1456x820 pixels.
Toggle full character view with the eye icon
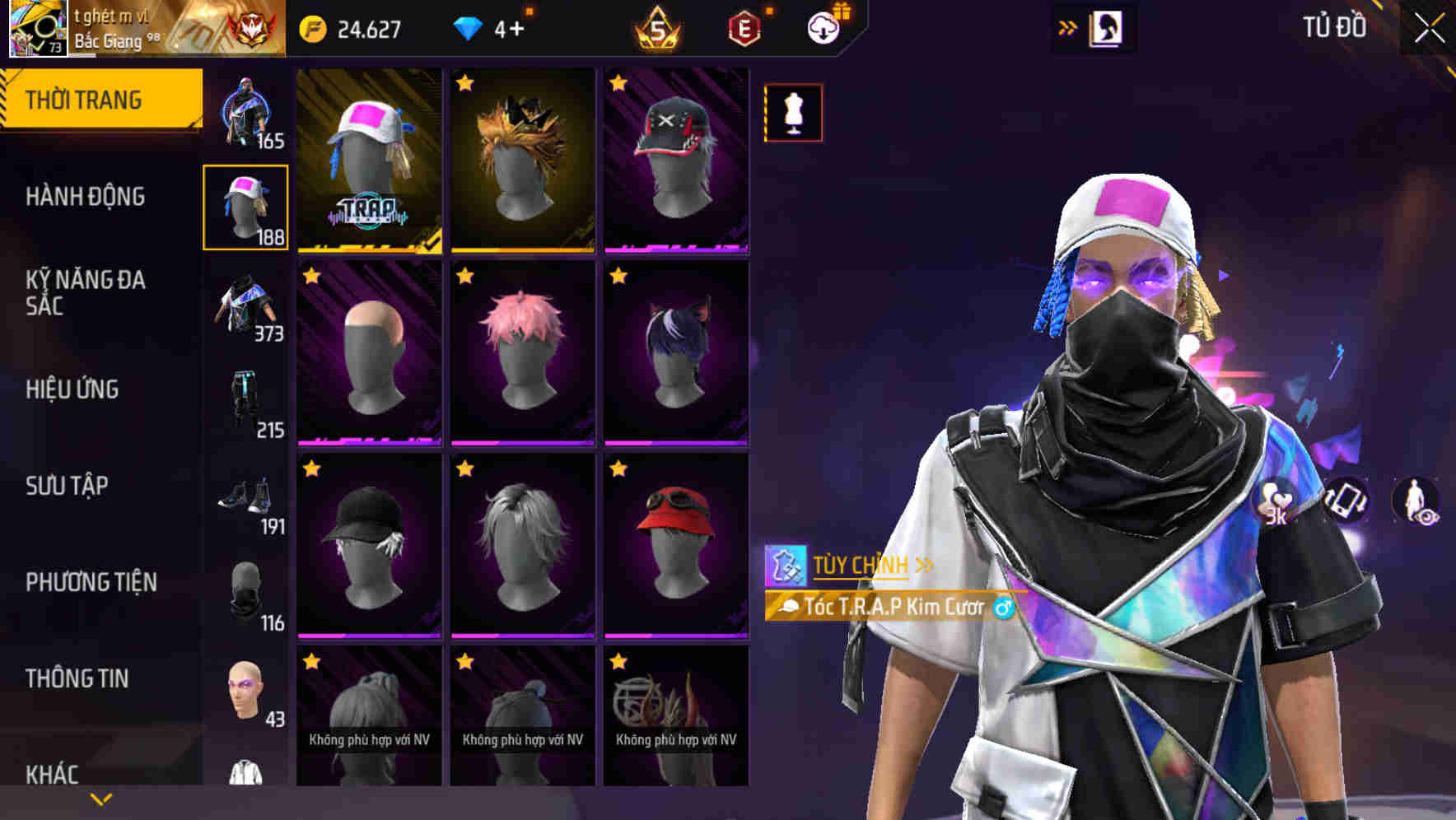(x=1416, y=500)
